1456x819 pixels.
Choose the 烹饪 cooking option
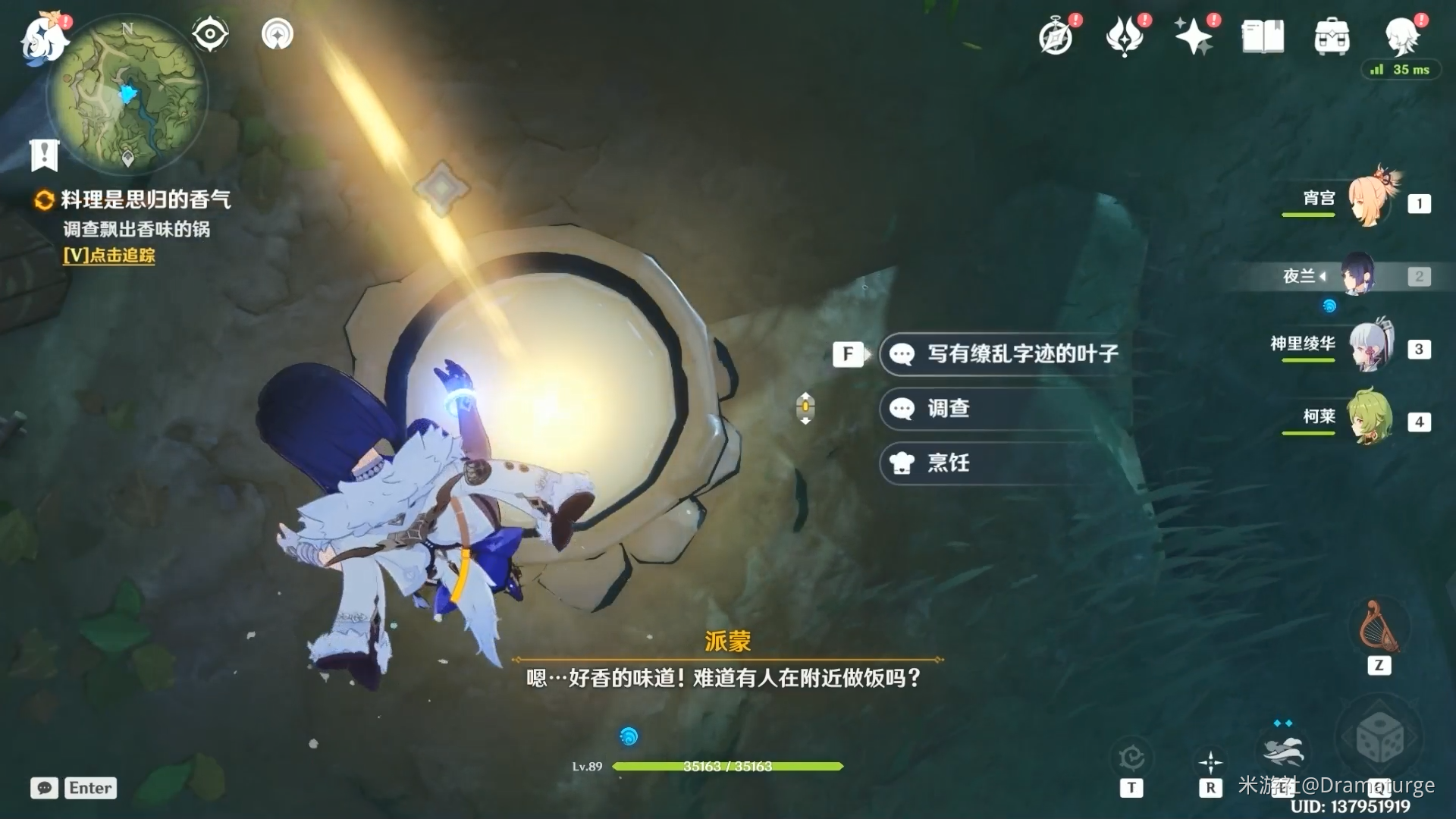[948, 463]
